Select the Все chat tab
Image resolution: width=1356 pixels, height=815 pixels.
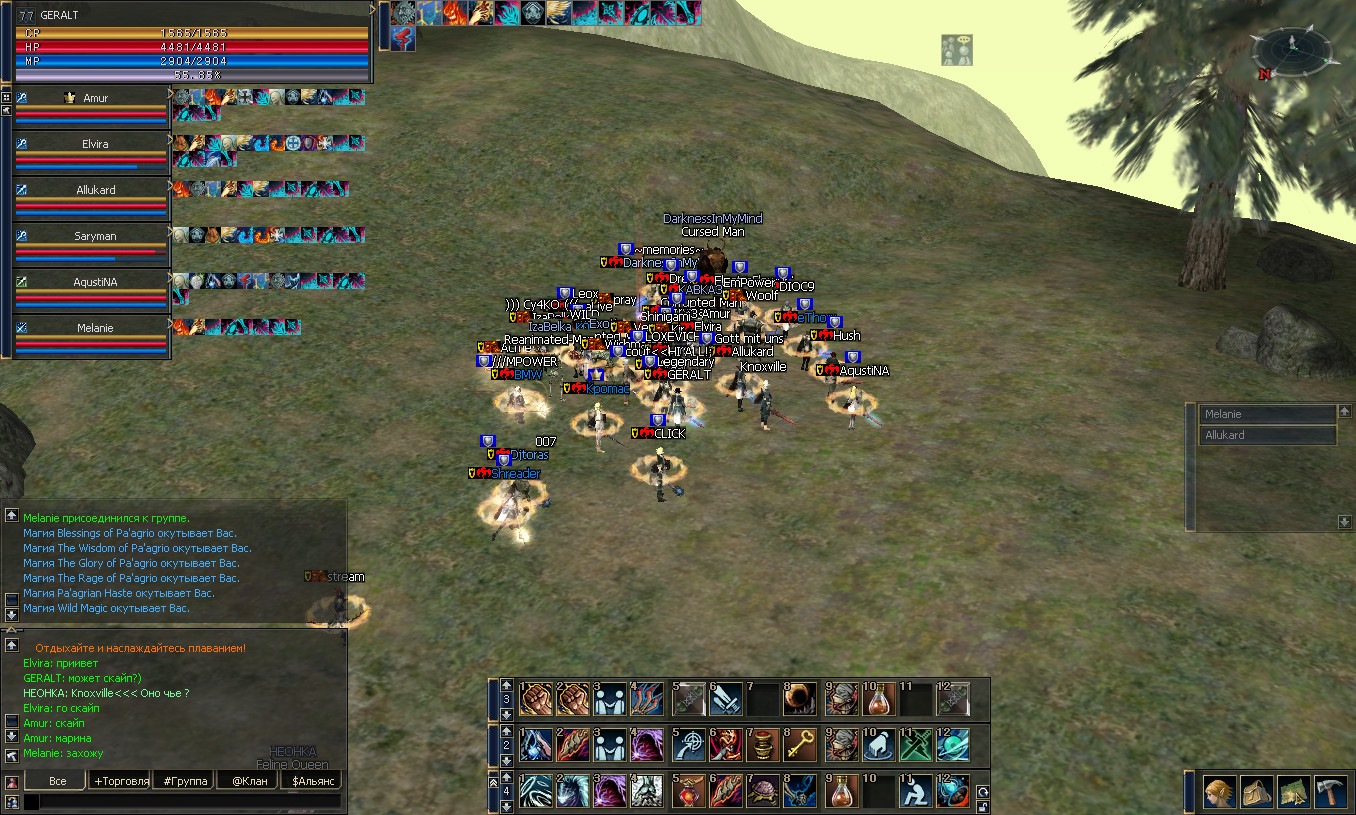coord(57,780)
